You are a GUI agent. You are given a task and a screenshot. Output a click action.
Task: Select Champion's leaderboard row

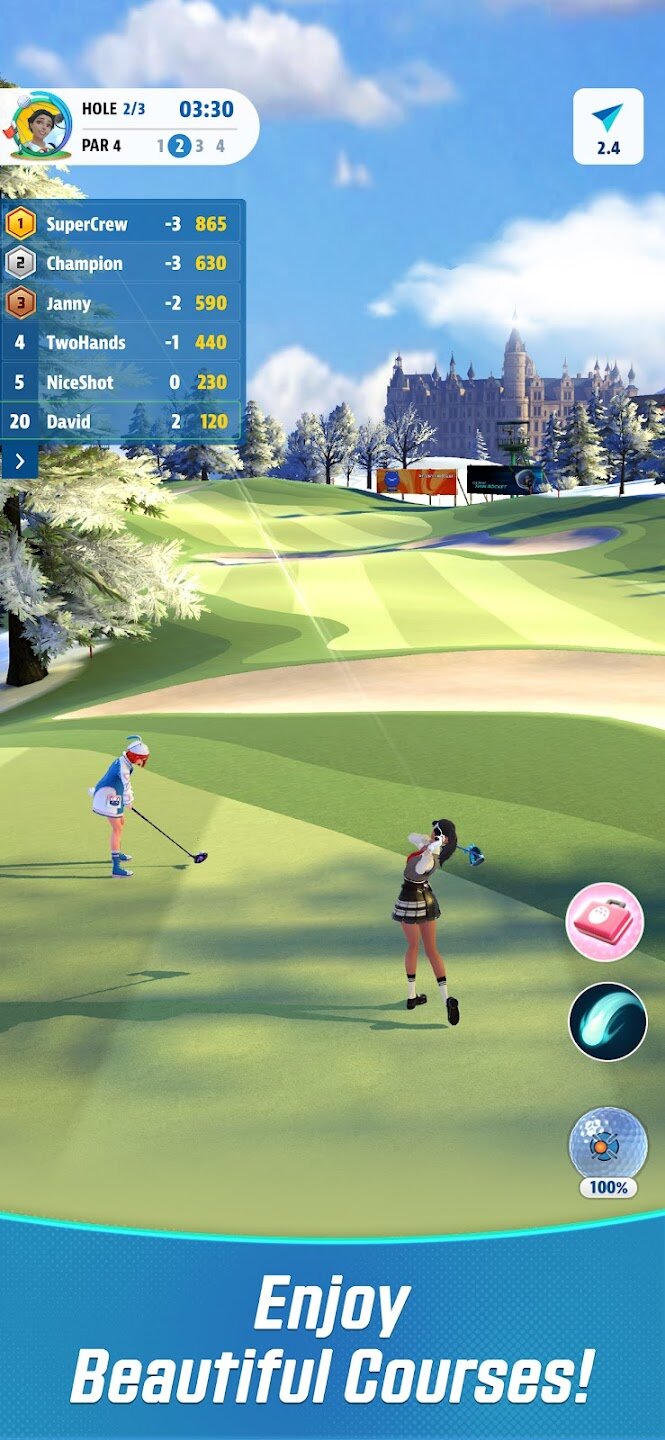122,264
